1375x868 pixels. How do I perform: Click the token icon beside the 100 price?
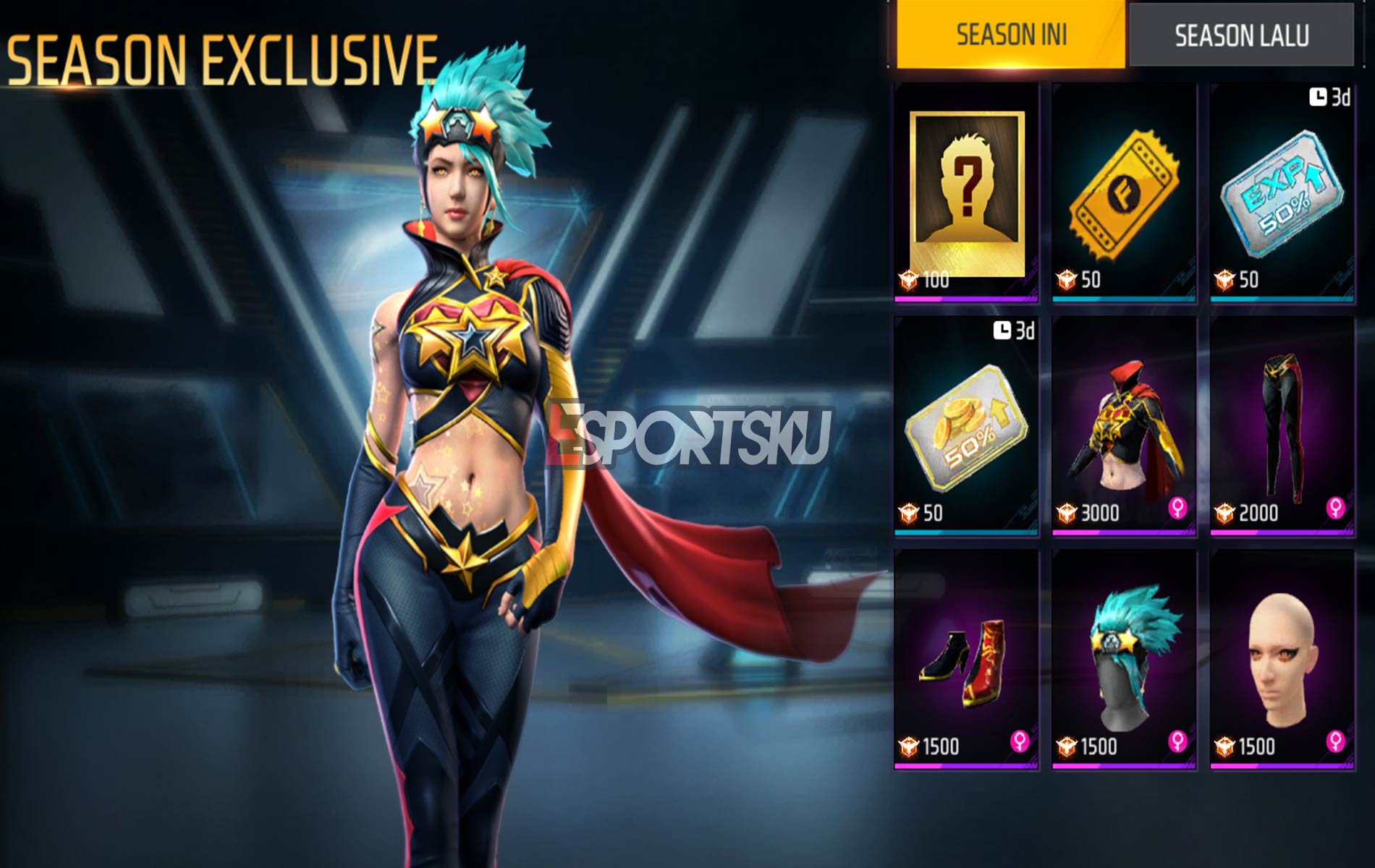click(x=908, y=281)
